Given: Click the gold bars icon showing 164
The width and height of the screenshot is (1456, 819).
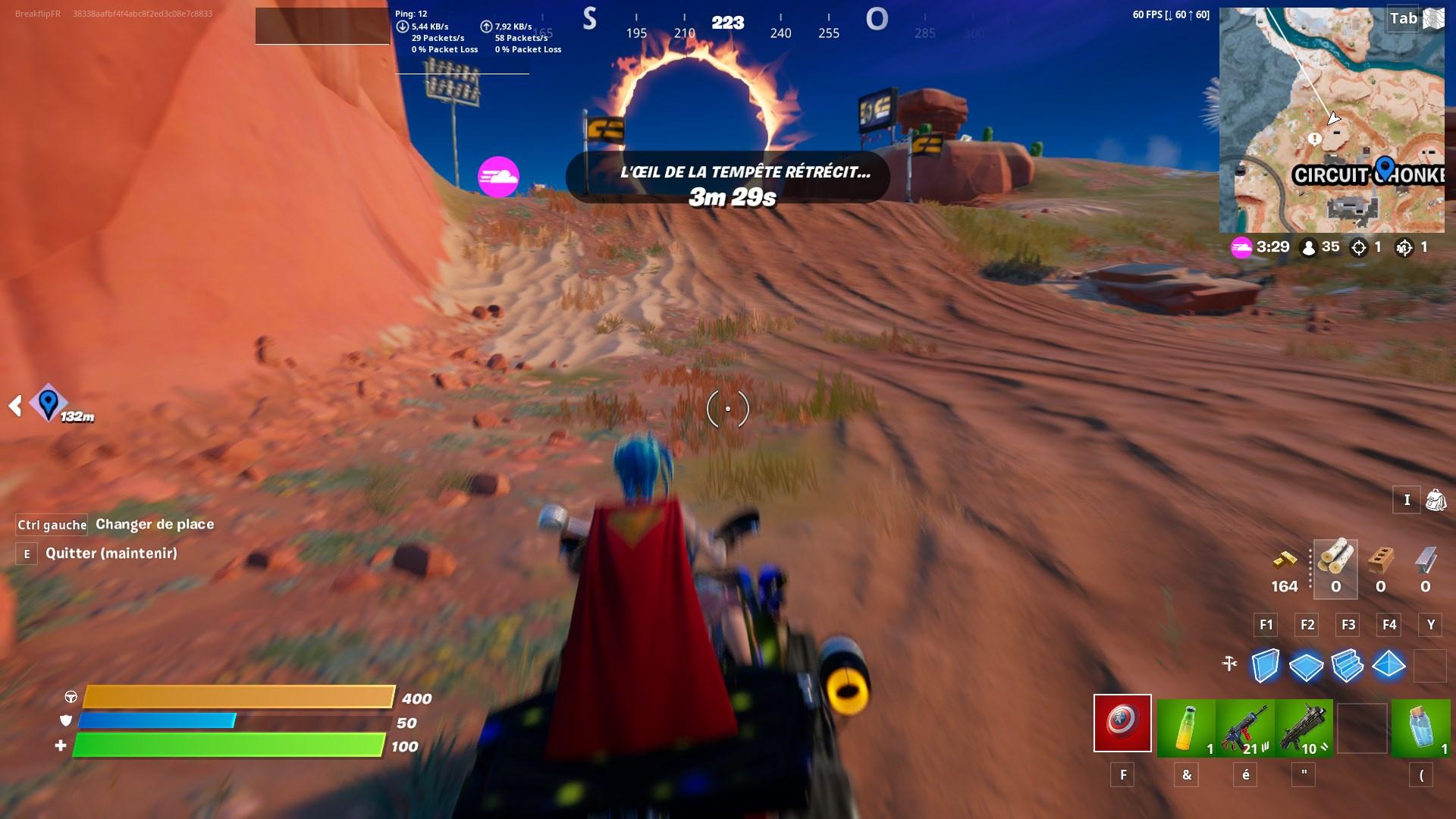Looking at the screenshot, I should pyautogui.click(x=1285, y=560).
